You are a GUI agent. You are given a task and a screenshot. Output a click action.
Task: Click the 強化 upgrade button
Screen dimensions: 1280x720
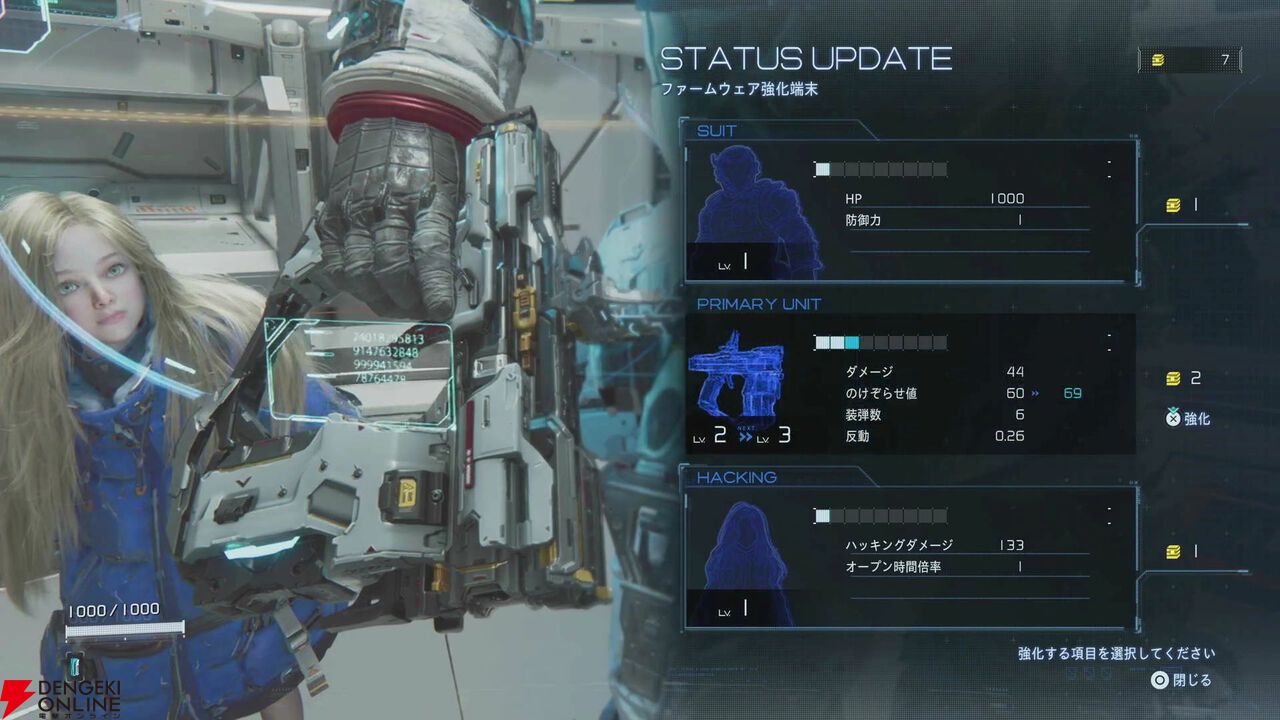click(1188, 419)
